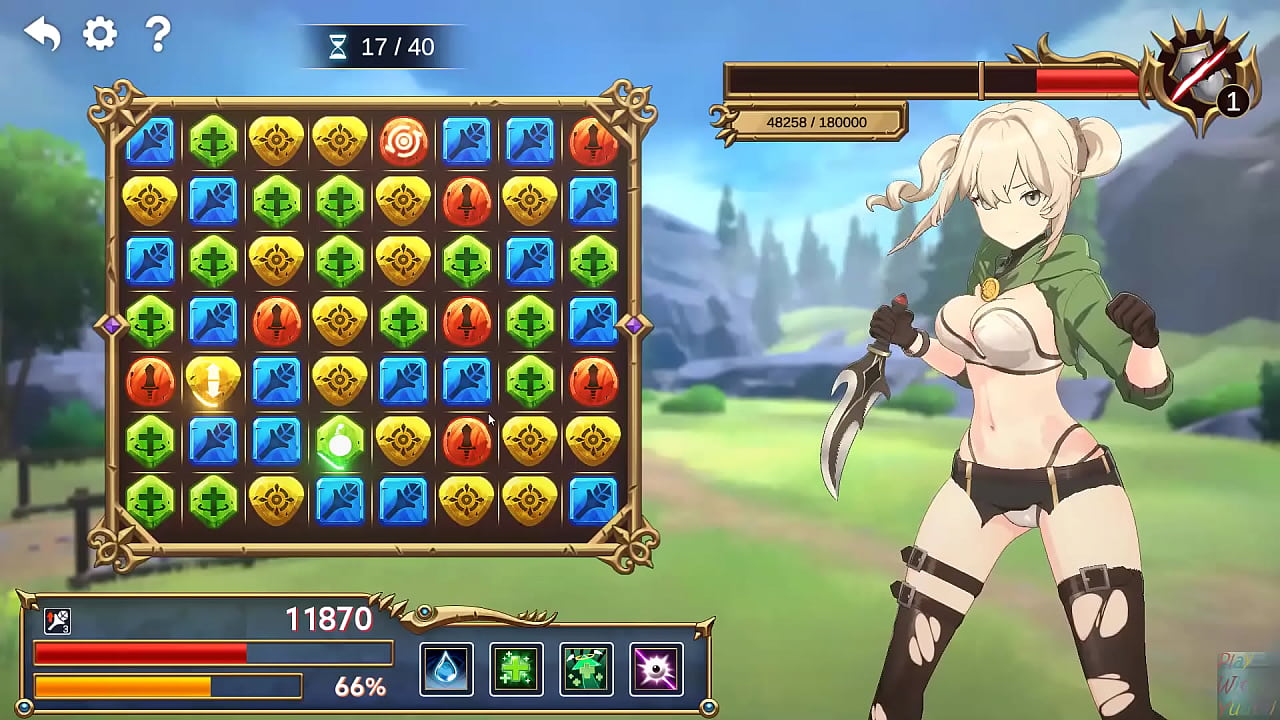Screen dimensions: 1280x720
Task: Open help with the question mark
Action: point(158,34)
